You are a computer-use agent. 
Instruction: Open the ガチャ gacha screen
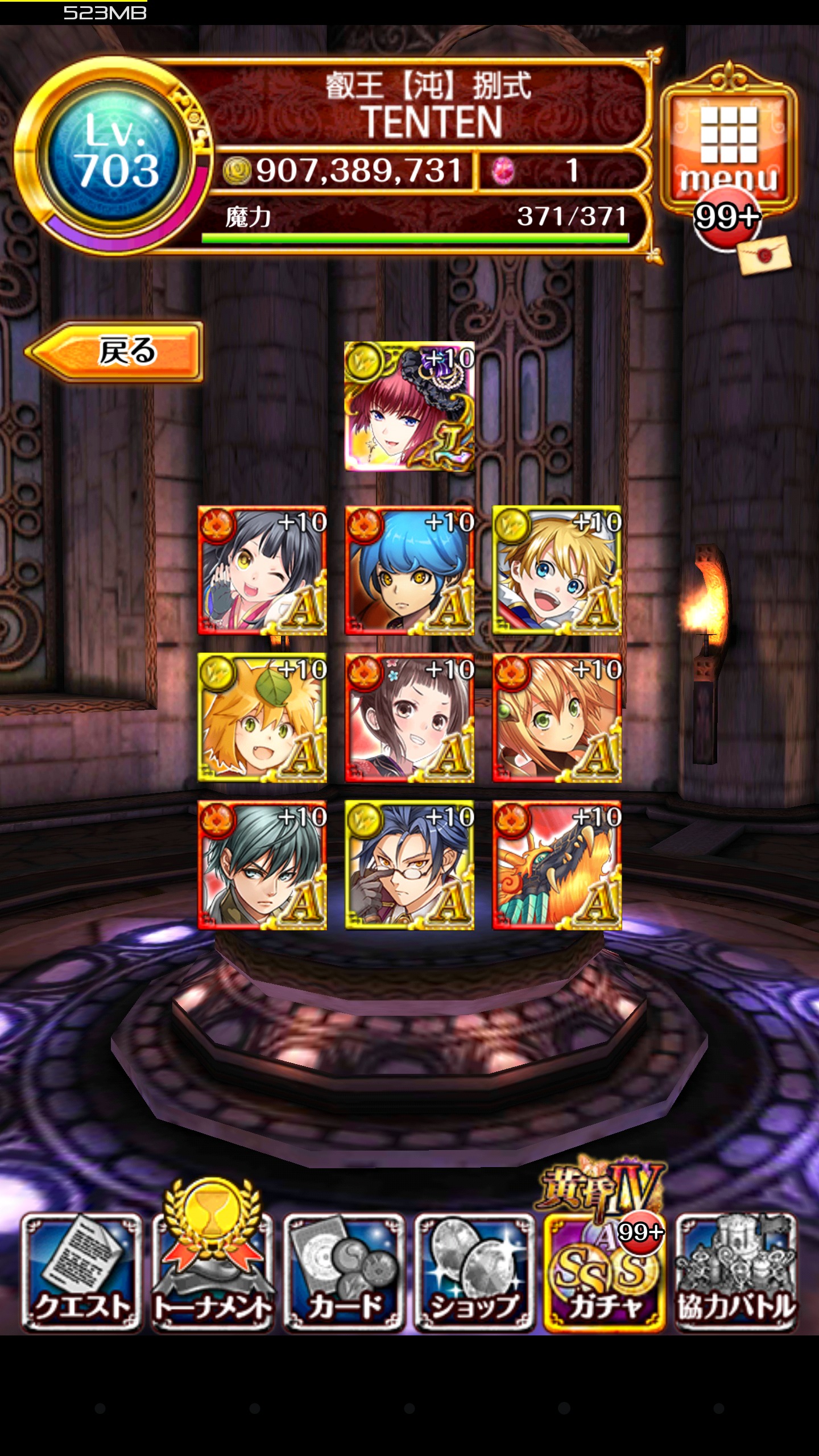point(604,1272)
